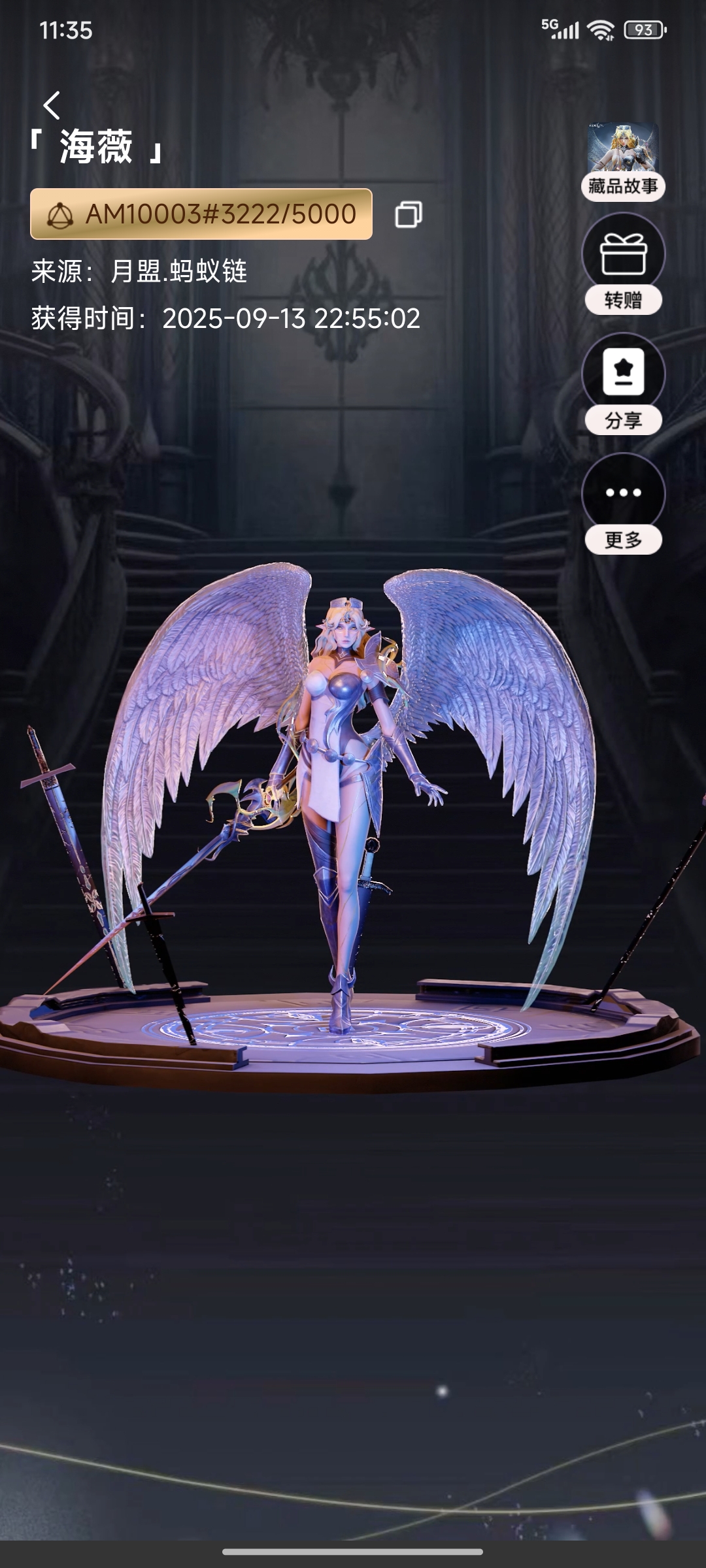Select the AM10003#3222/5000 serial badge
Screen dimensions: 706x1568
pos(201,214)
